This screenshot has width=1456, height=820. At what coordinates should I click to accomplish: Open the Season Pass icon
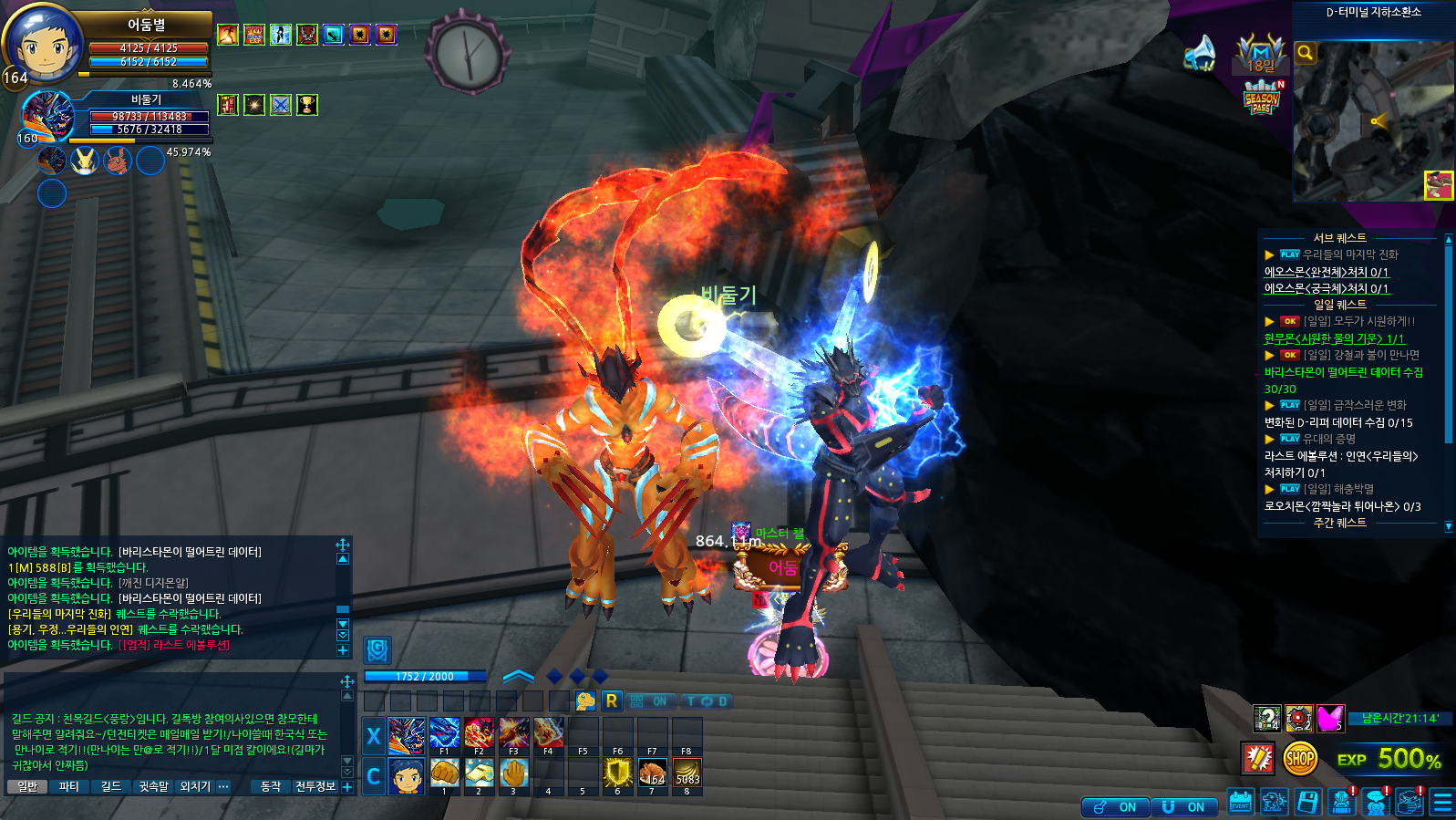(1263, 97)
